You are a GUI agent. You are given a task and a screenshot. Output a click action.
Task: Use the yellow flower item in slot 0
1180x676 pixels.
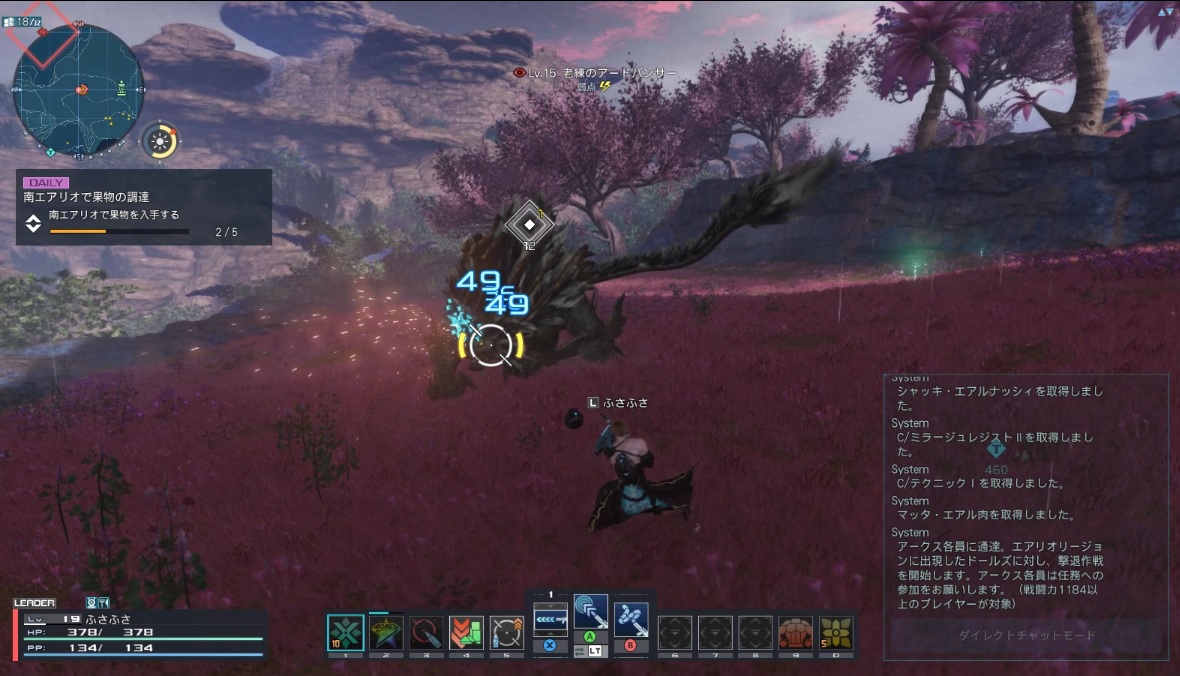[x=836, y=632]
